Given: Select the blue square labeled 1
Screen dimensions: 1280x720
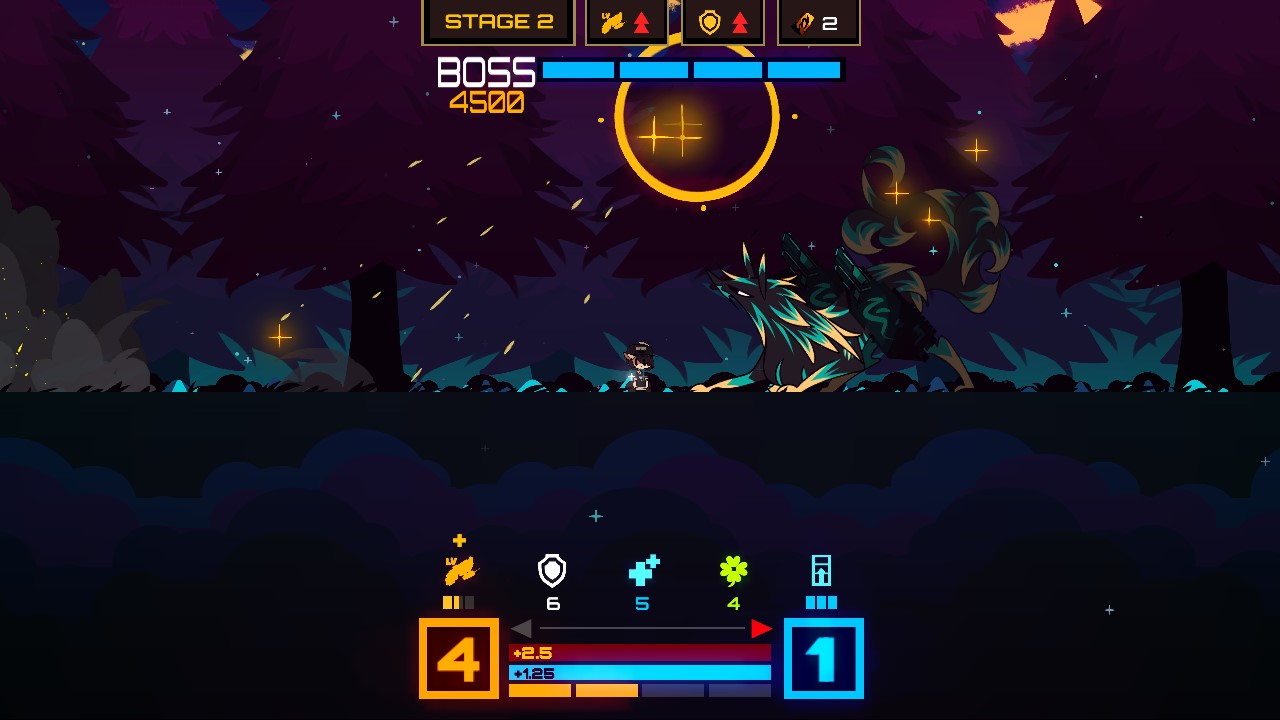Looking at the screenshot, I should coord(824,659).
